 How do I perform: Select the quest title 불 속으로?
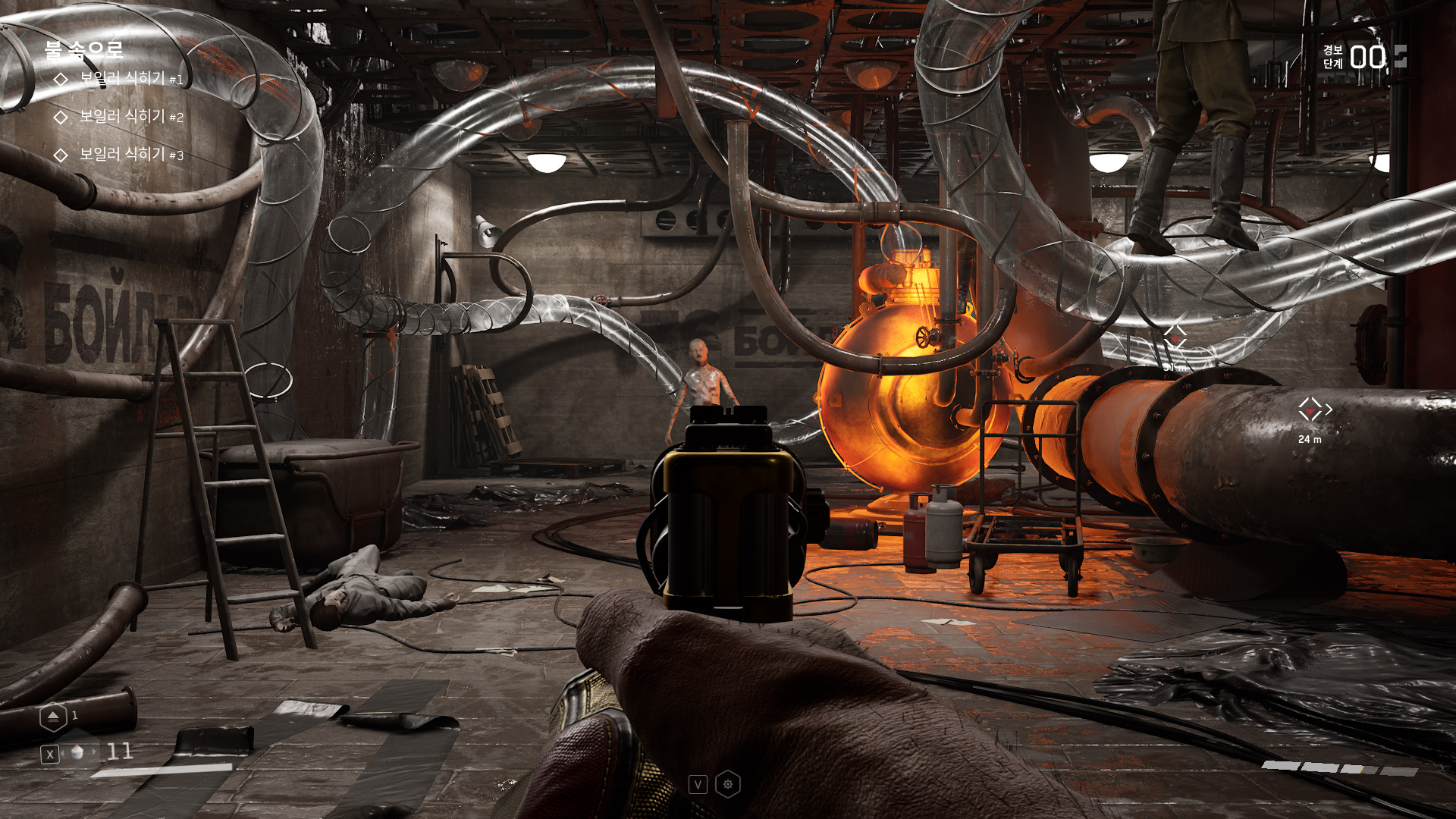coord(83,50)
